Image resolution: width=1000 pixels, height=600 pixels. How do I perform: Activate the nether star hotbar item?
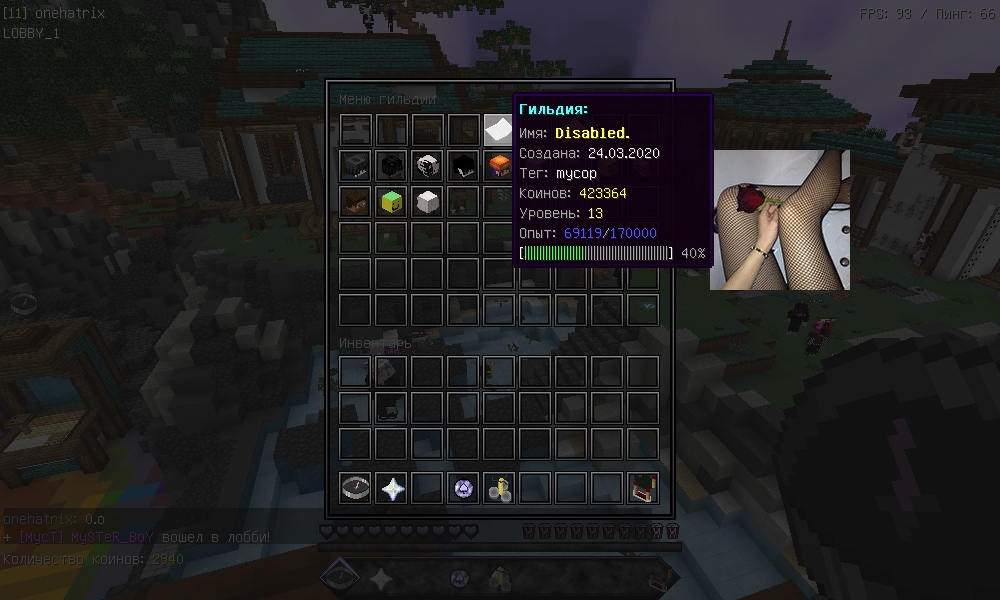(x=391, y=488)
